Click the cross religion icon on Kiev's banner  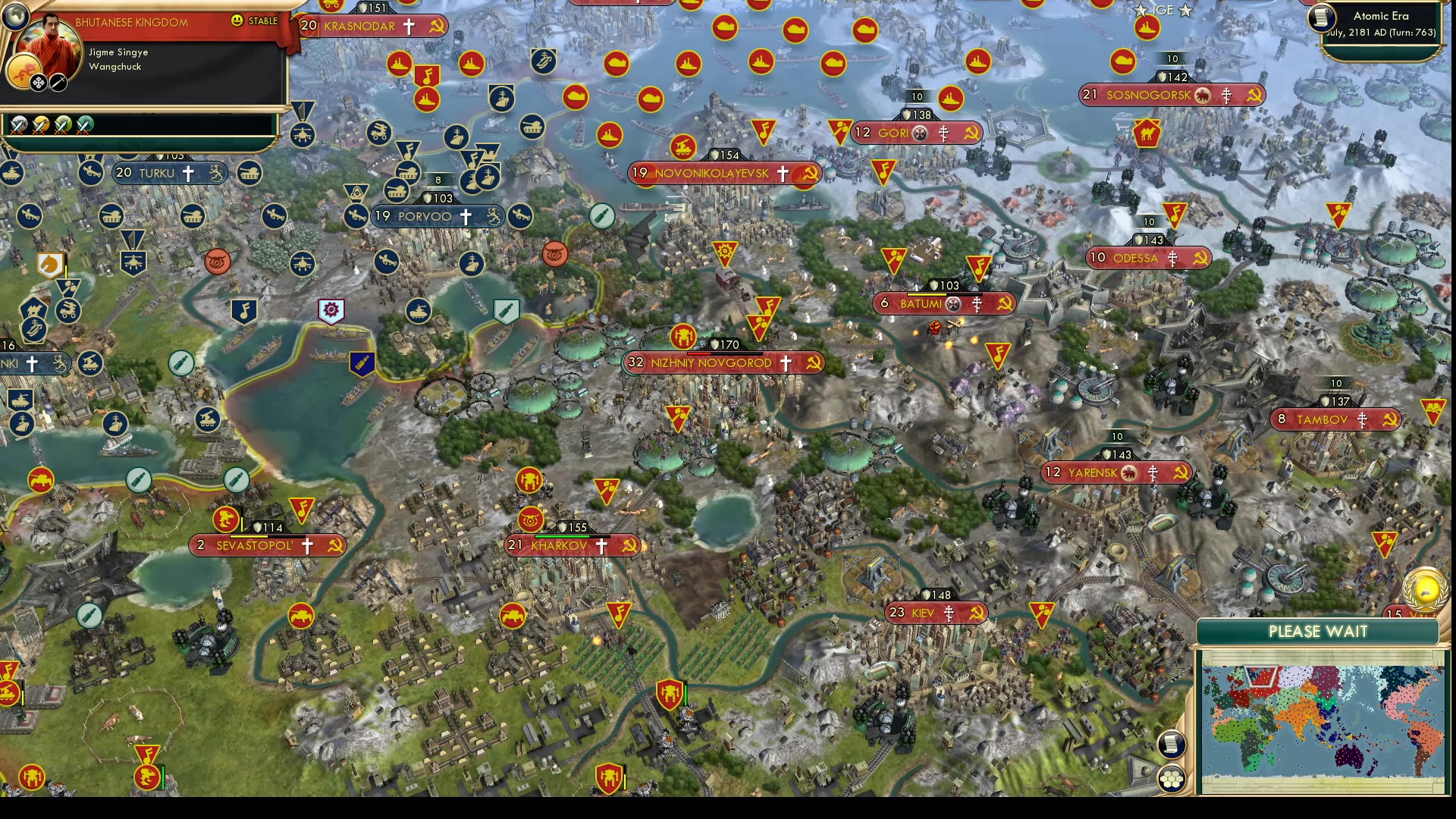click(x=950, y=614)
